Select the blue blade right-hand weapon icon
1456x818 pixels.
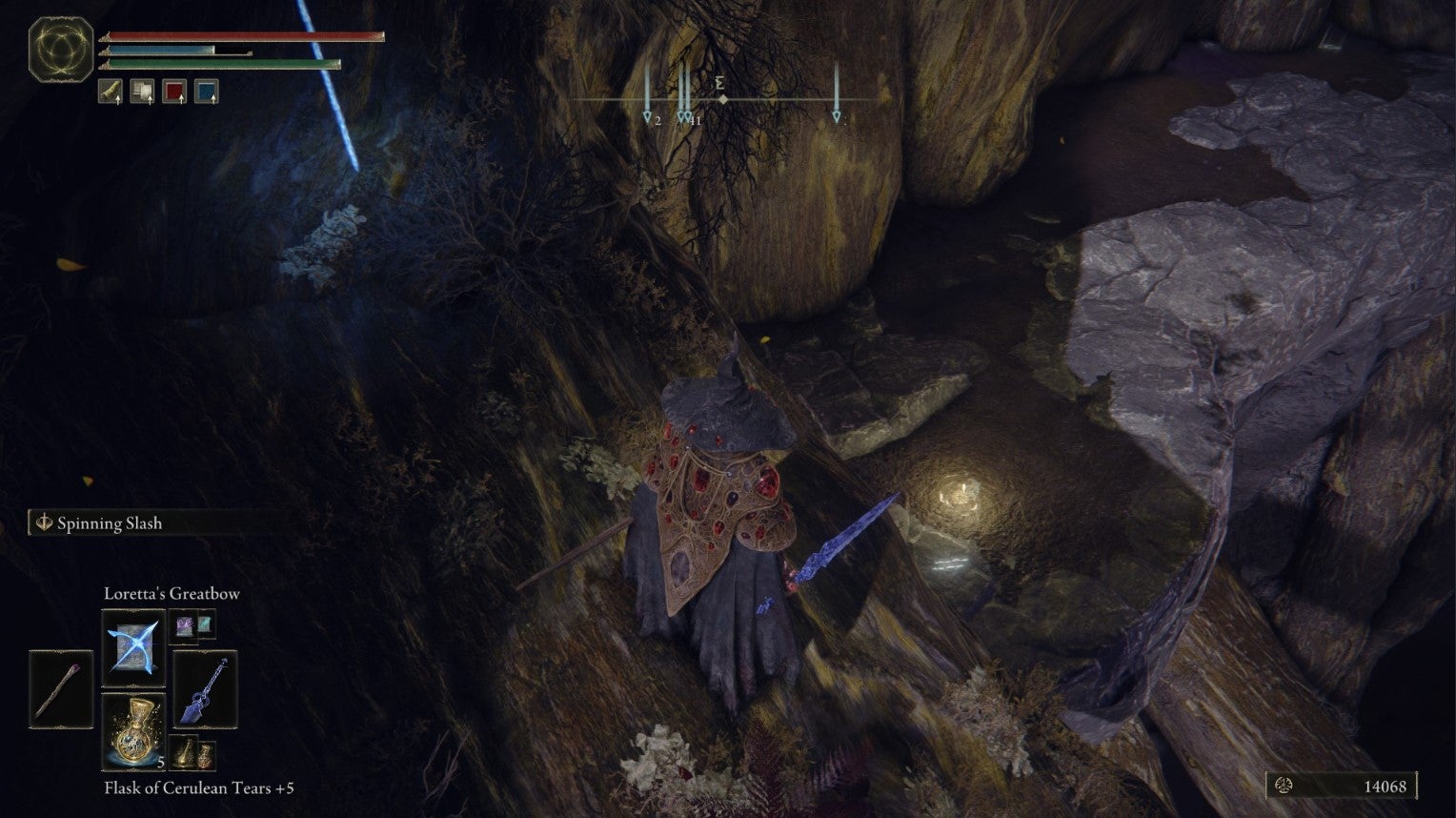coord(204,688)
